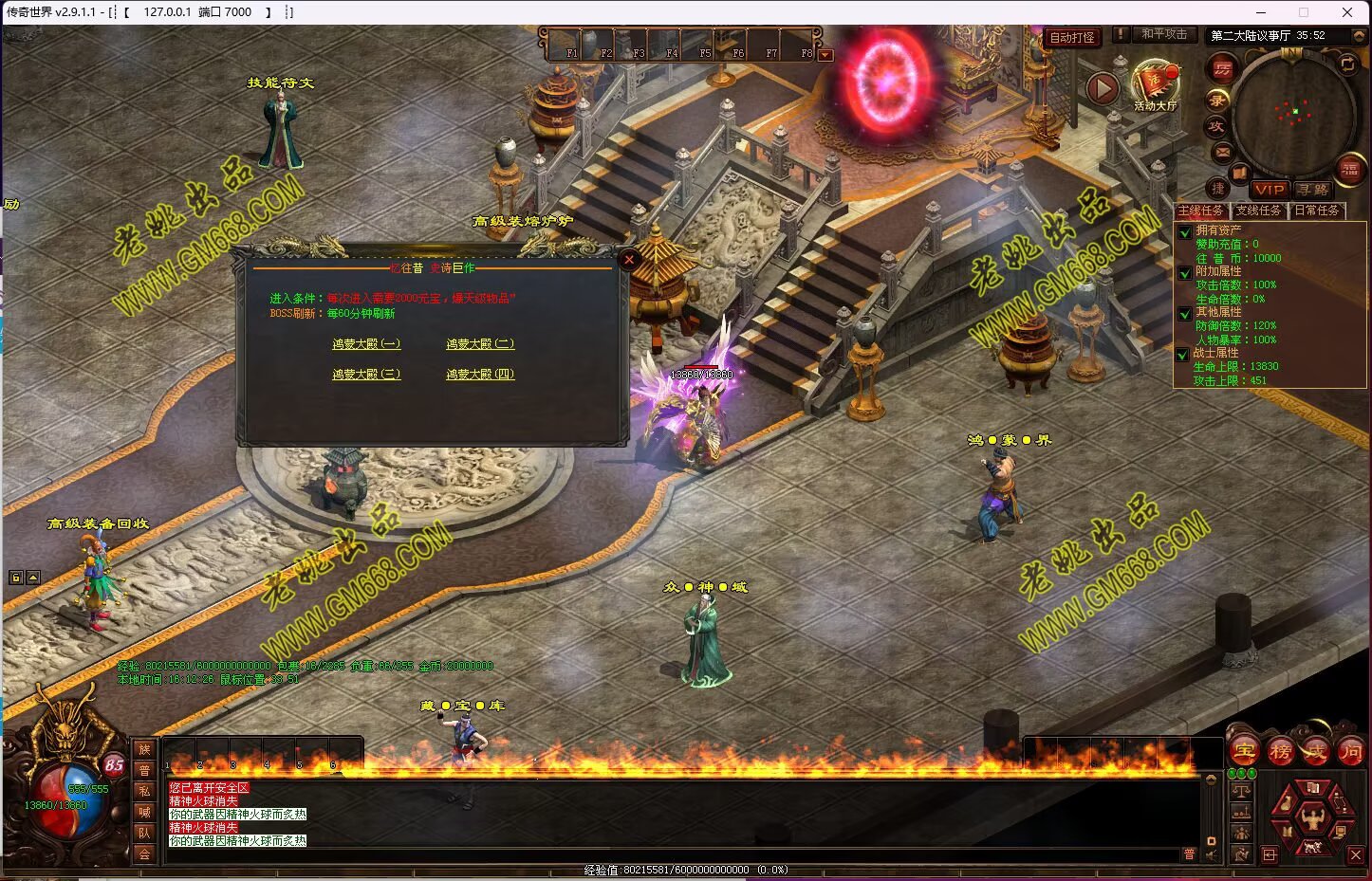Select the 私 private chat channel
The height and width of the screenshot is (881, 1372).
(x=144, y=791)
